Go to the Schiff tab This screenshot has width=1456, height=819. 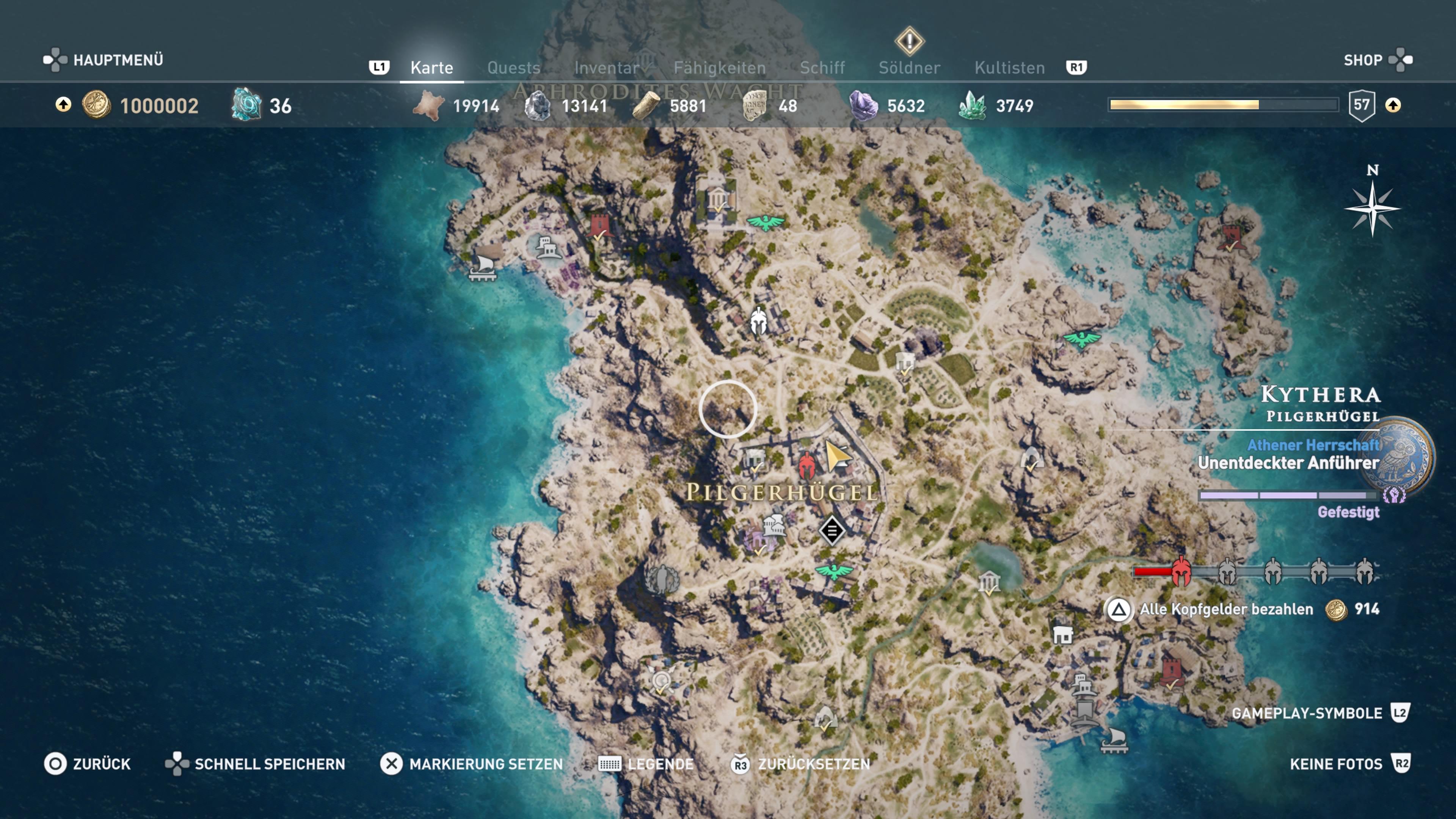point(822,68)
